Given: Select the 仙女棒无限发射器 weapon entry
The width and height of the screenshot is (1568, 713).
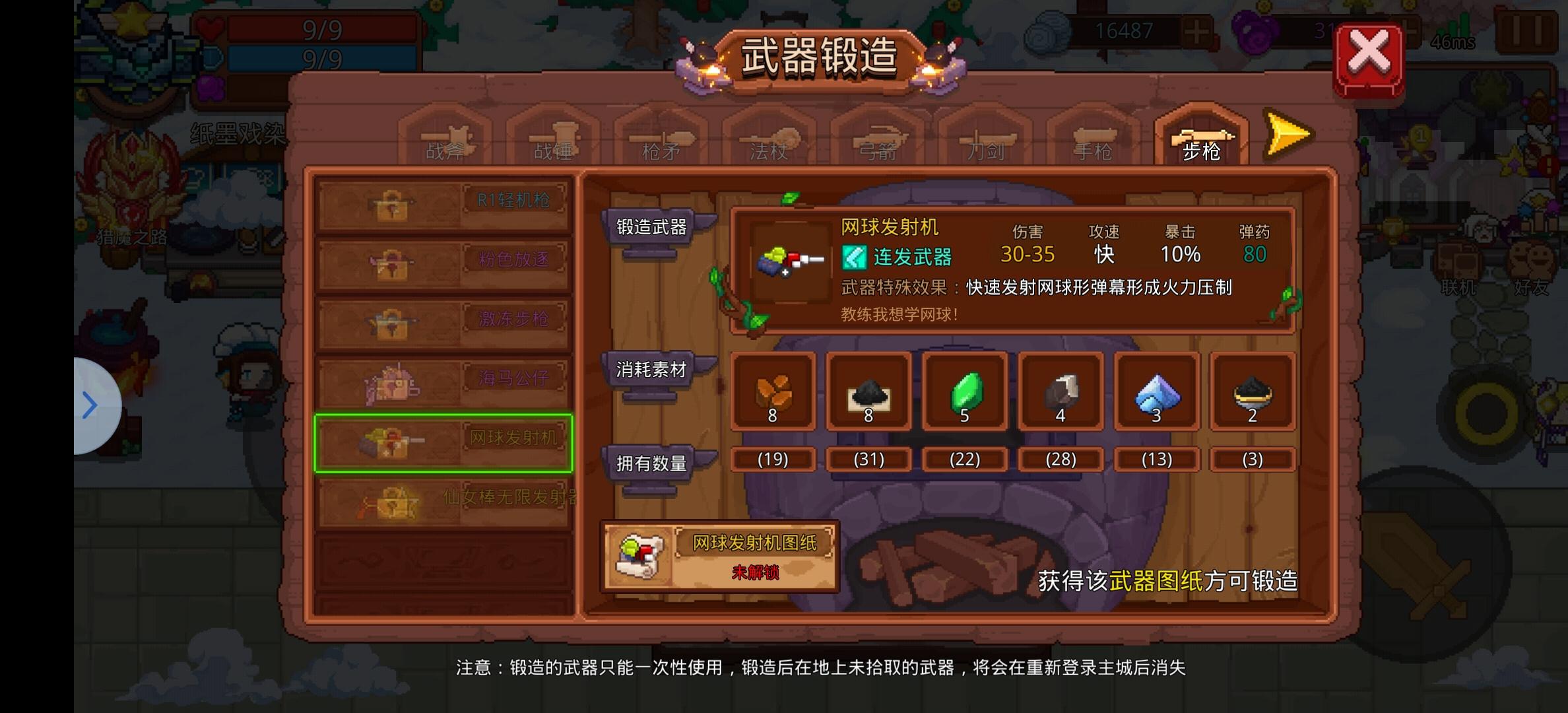Looking at the screenshot, I should pos(443,500).
